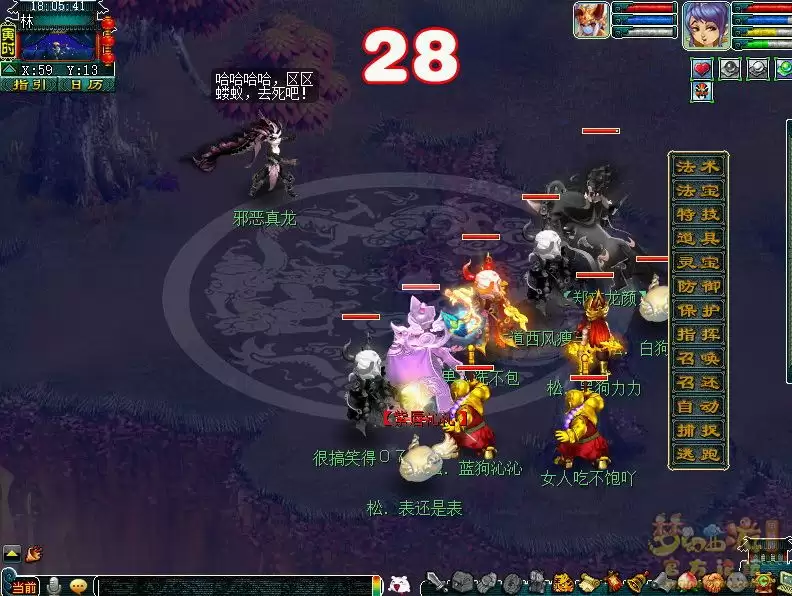Open the 法术 spell menu
This screenshot has width=792, height=596.
(x=698, y=166)
